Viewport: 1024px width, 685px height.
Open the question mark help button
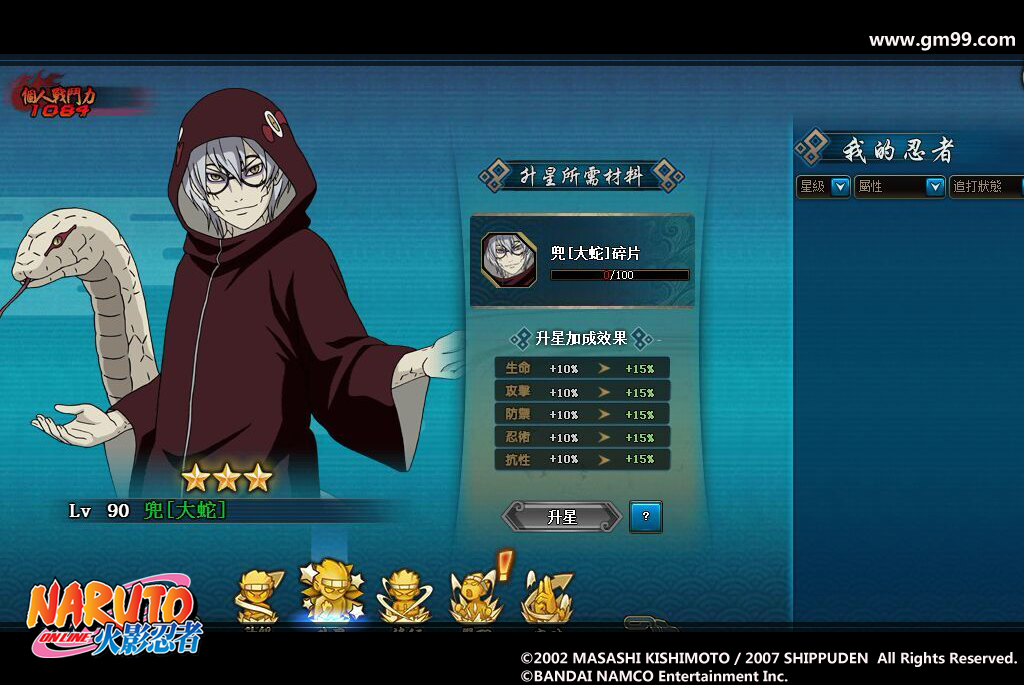[646, 517]
